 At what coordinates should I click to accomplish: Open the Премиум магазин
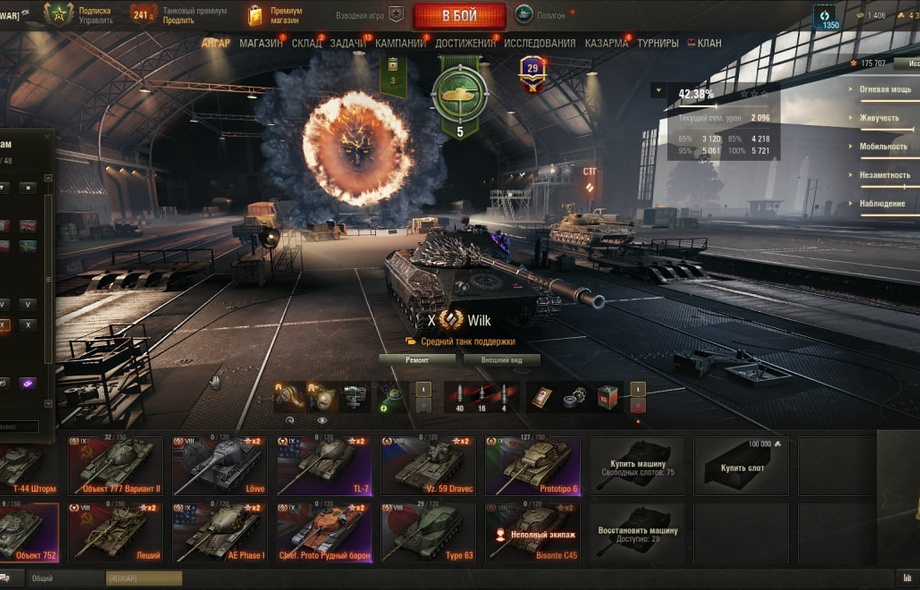point(276,15)
